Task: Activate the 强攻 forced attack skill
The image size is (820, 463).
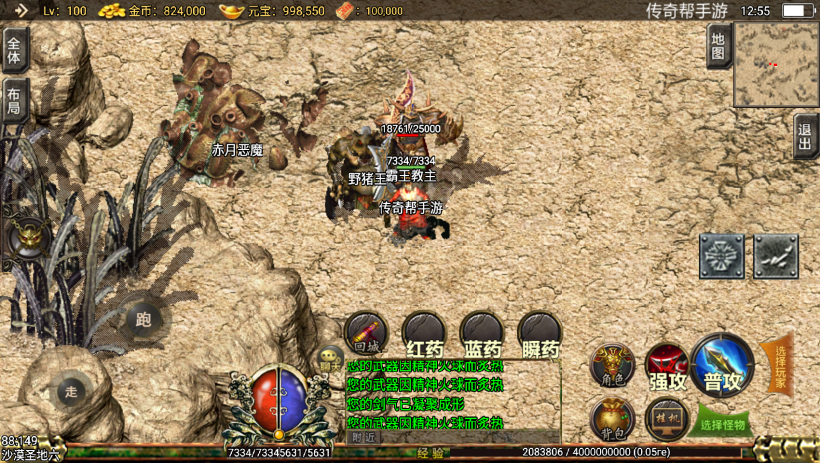Action: tap(667, 365)
